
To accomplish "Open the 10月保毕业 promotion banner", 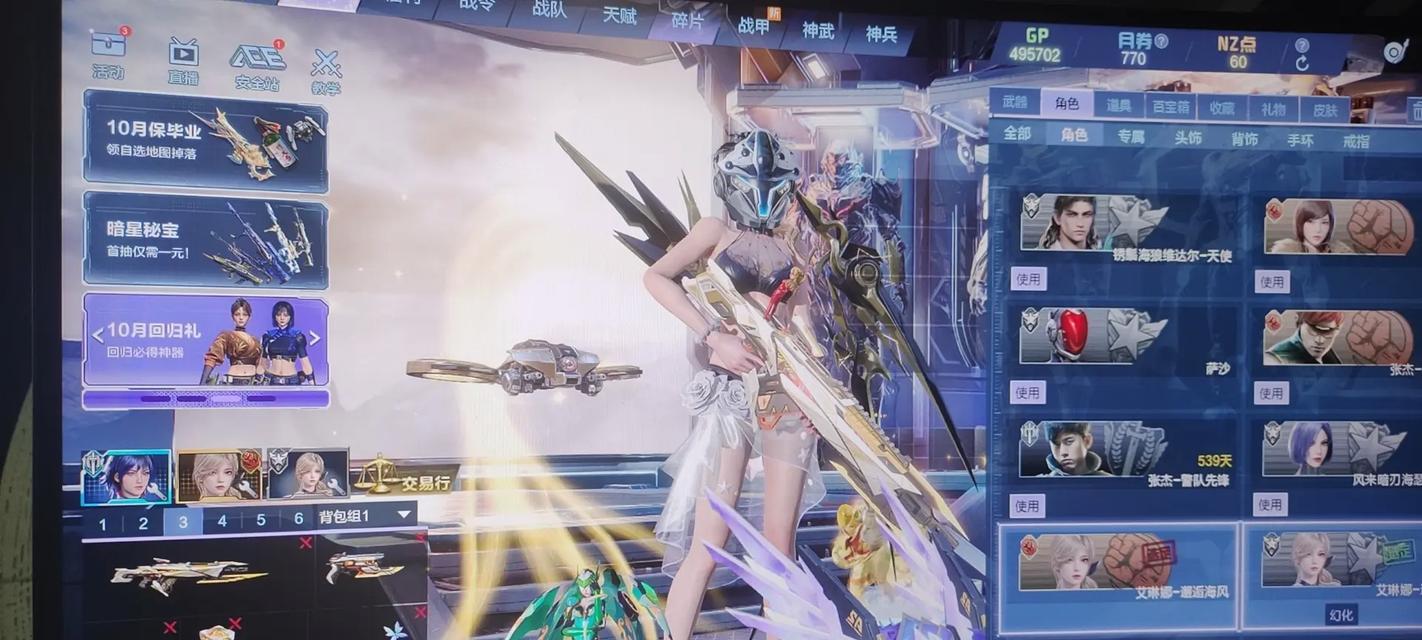I will click(x=205, y=140).
